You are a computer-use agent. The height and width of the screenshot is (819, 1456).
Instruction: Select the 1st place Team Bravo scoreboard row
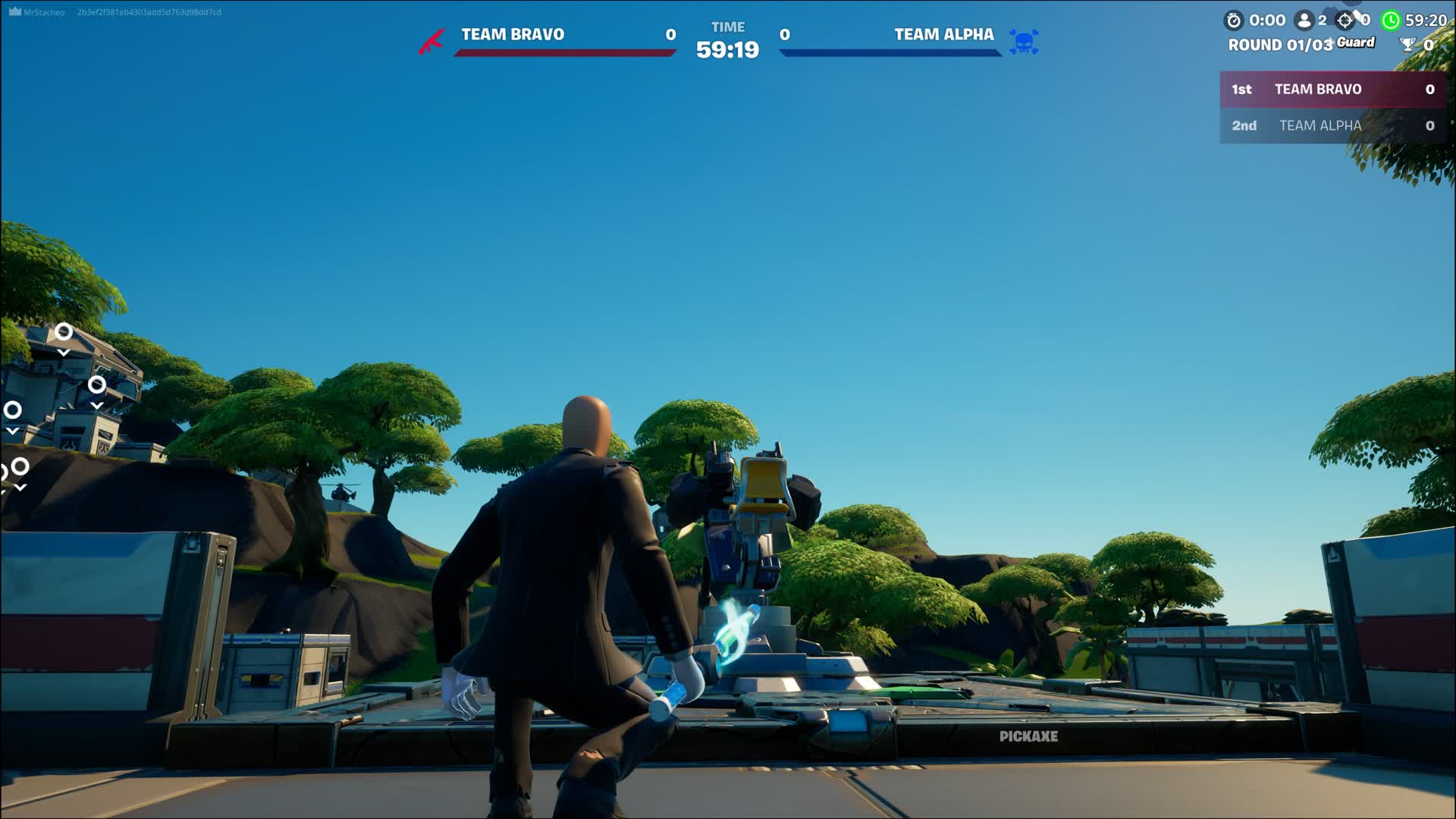tap(1332, 89)
